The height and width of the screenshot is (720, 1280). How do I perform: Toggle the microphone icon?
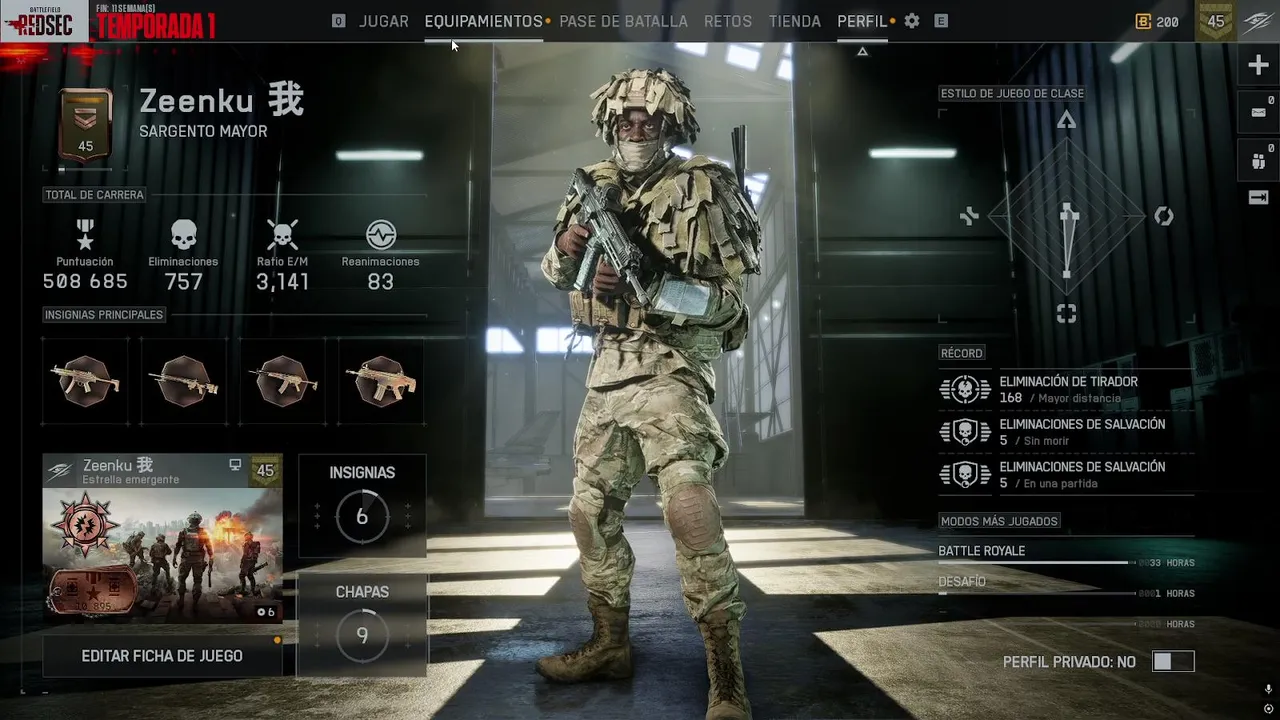(1268, 690)
